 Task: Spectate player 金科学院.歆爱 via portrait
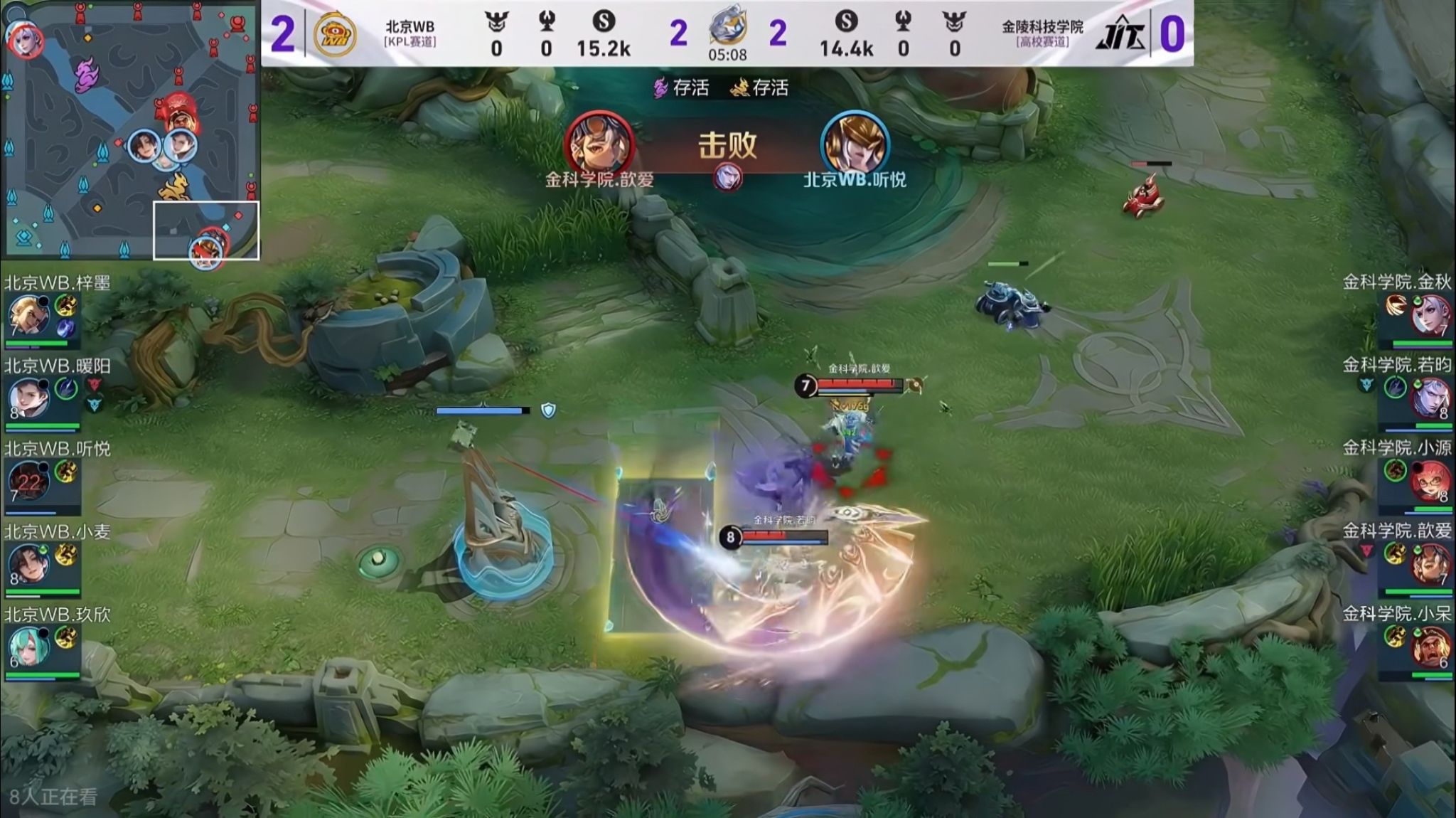pos(1429,565)
